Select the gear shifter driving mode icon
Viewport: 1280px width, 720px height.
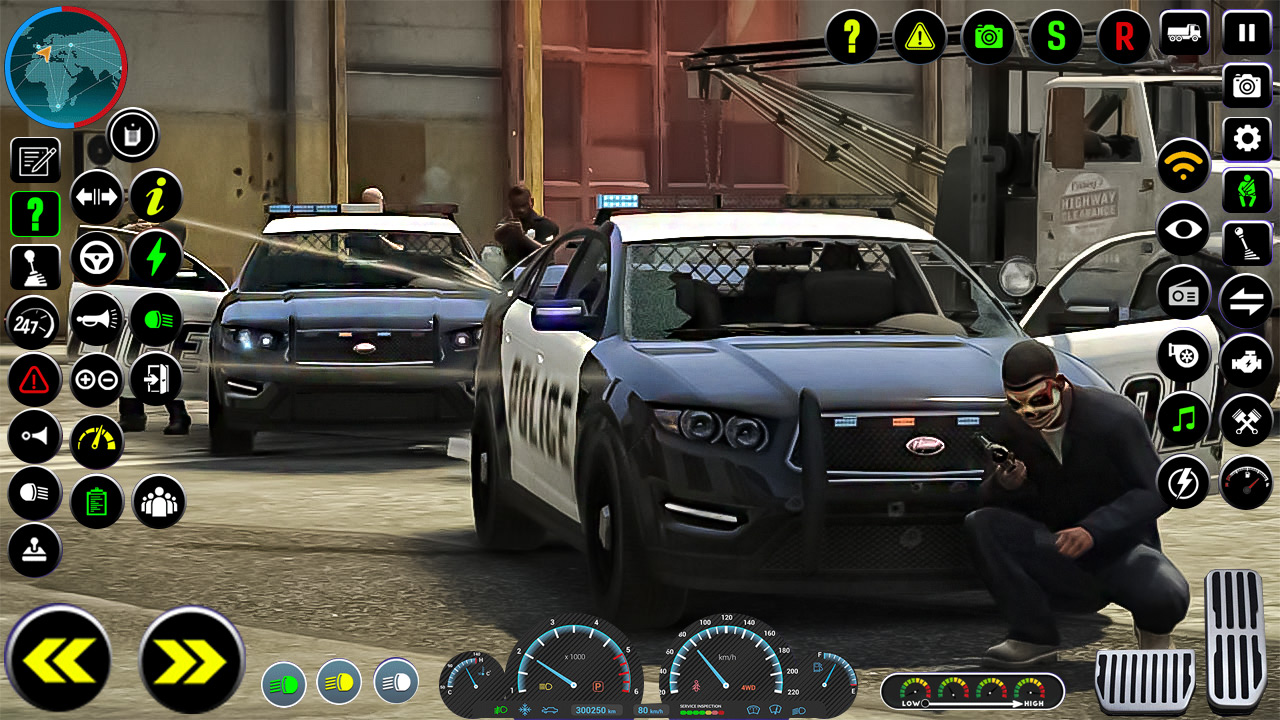click(35, 266)
